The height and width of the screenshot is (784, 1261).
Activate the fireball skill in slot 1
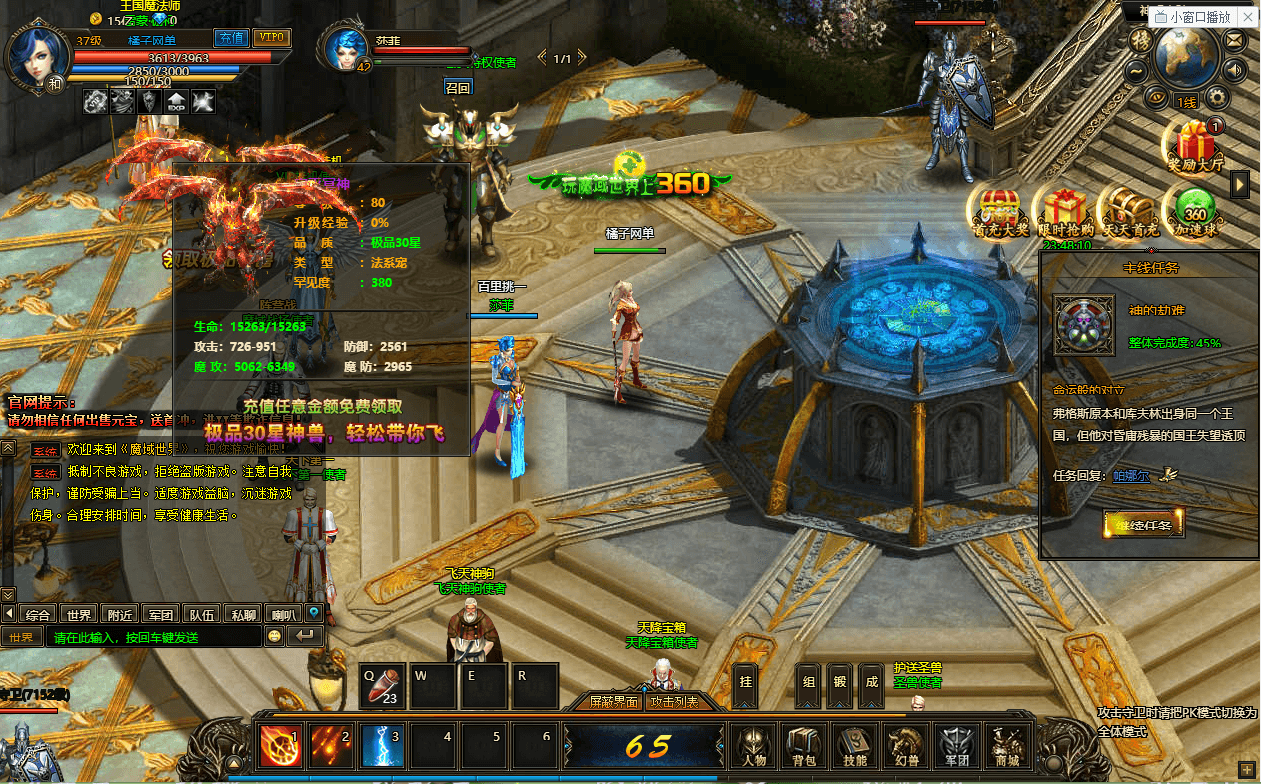tap(280, 746)
